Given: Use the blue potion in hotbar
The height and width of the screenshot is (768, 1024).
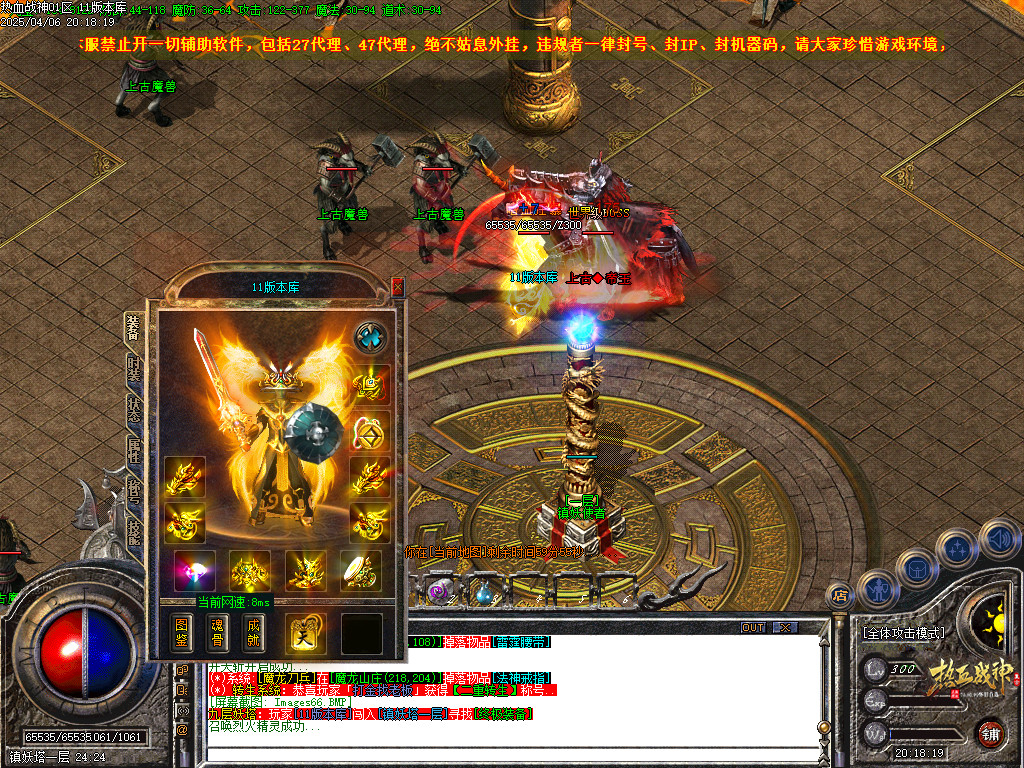Looking at the screenshot, I should tap(483, 592).
